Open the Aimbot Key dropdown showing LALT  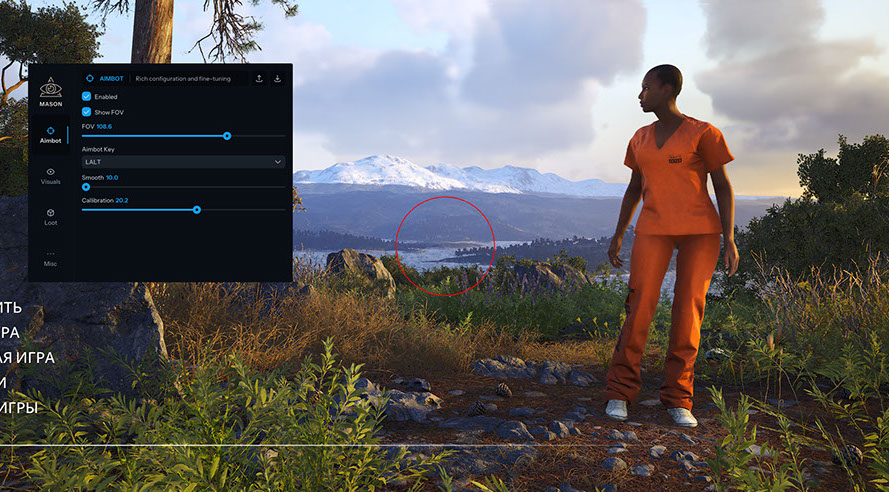tap(183, 161)
